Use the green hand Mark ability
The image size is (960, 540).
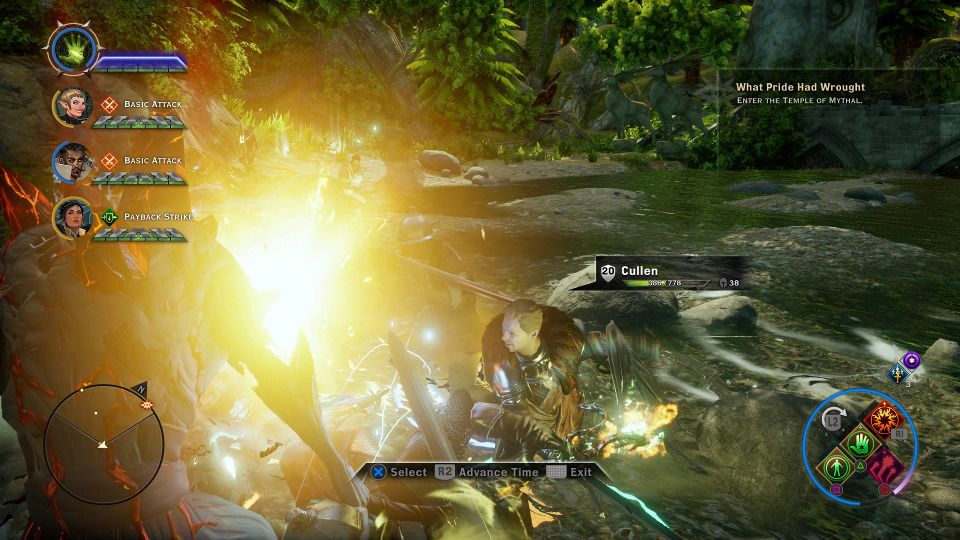(x=859, y=443)
